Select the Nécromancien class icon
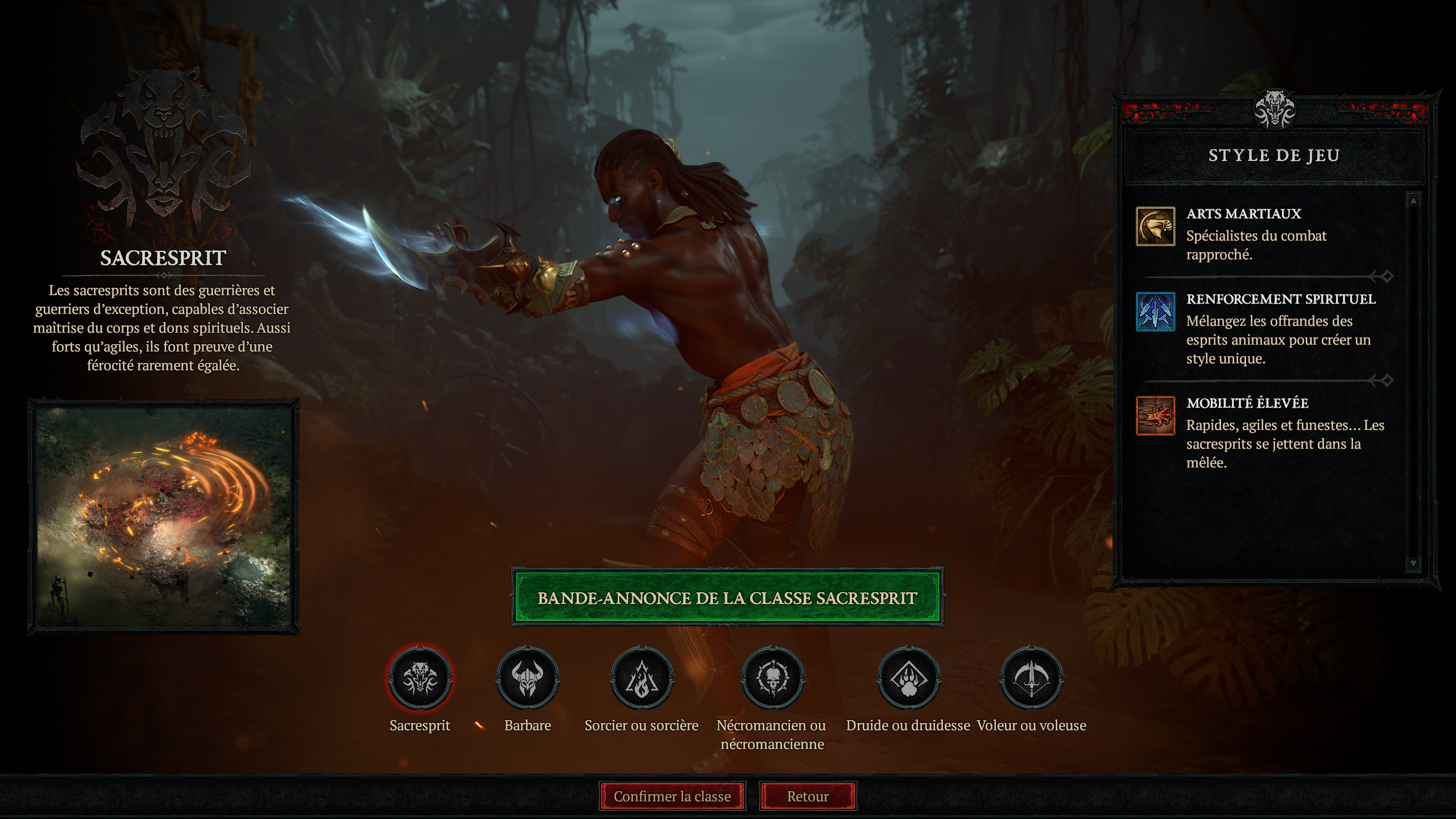Viewport: 1456px width, 819px height. click(772, 678)
